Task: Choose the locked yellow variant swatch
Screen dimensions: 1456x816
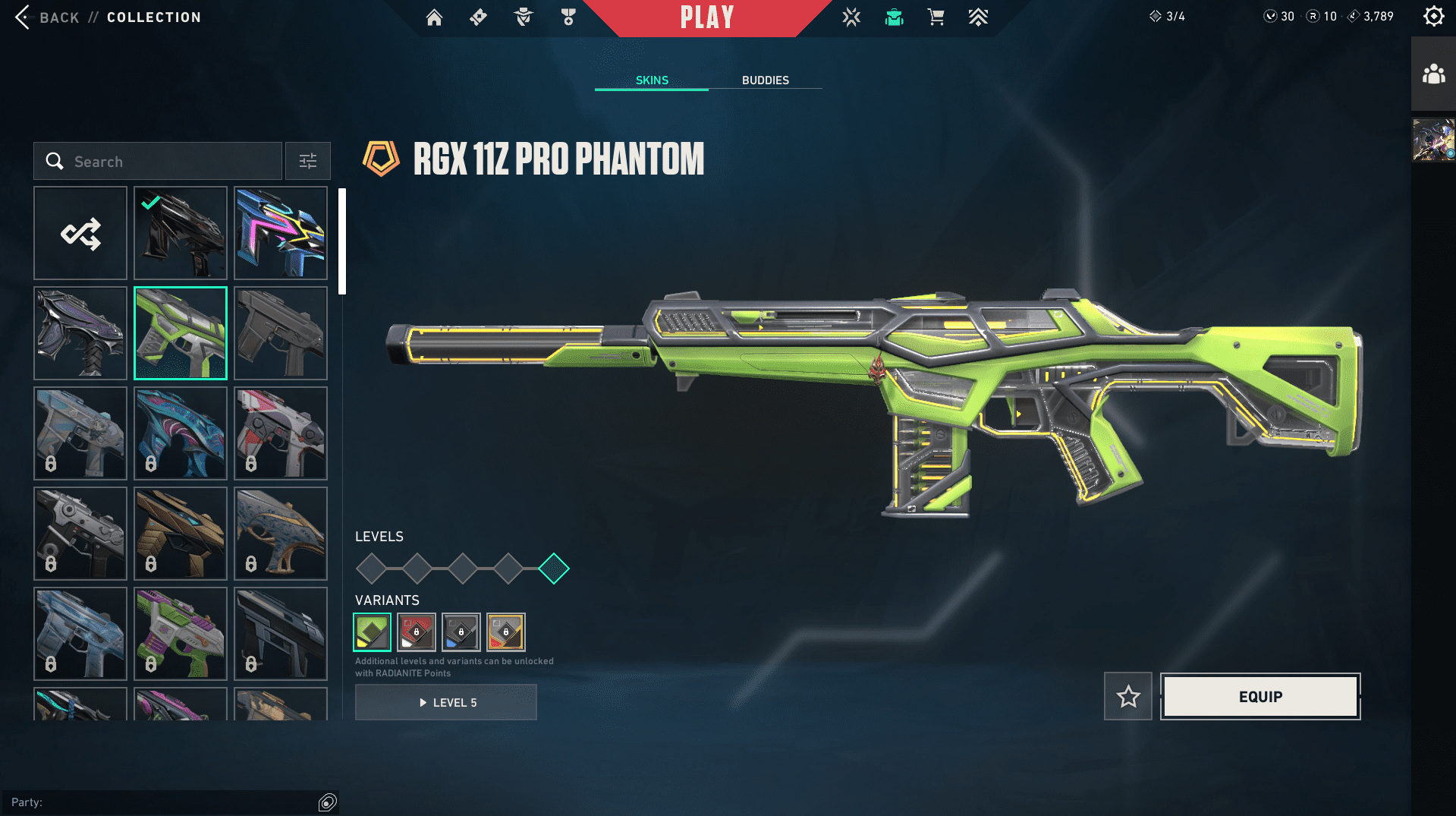Action: click(506, 632)
